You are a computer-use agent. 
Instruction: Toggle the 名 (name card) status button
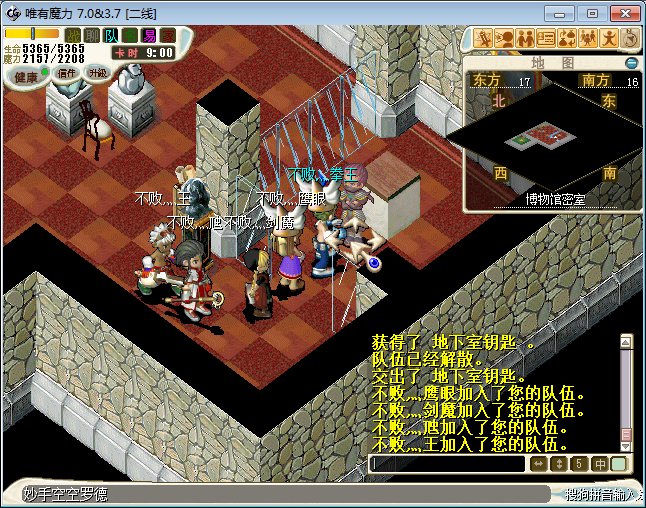tap(130, 35)
